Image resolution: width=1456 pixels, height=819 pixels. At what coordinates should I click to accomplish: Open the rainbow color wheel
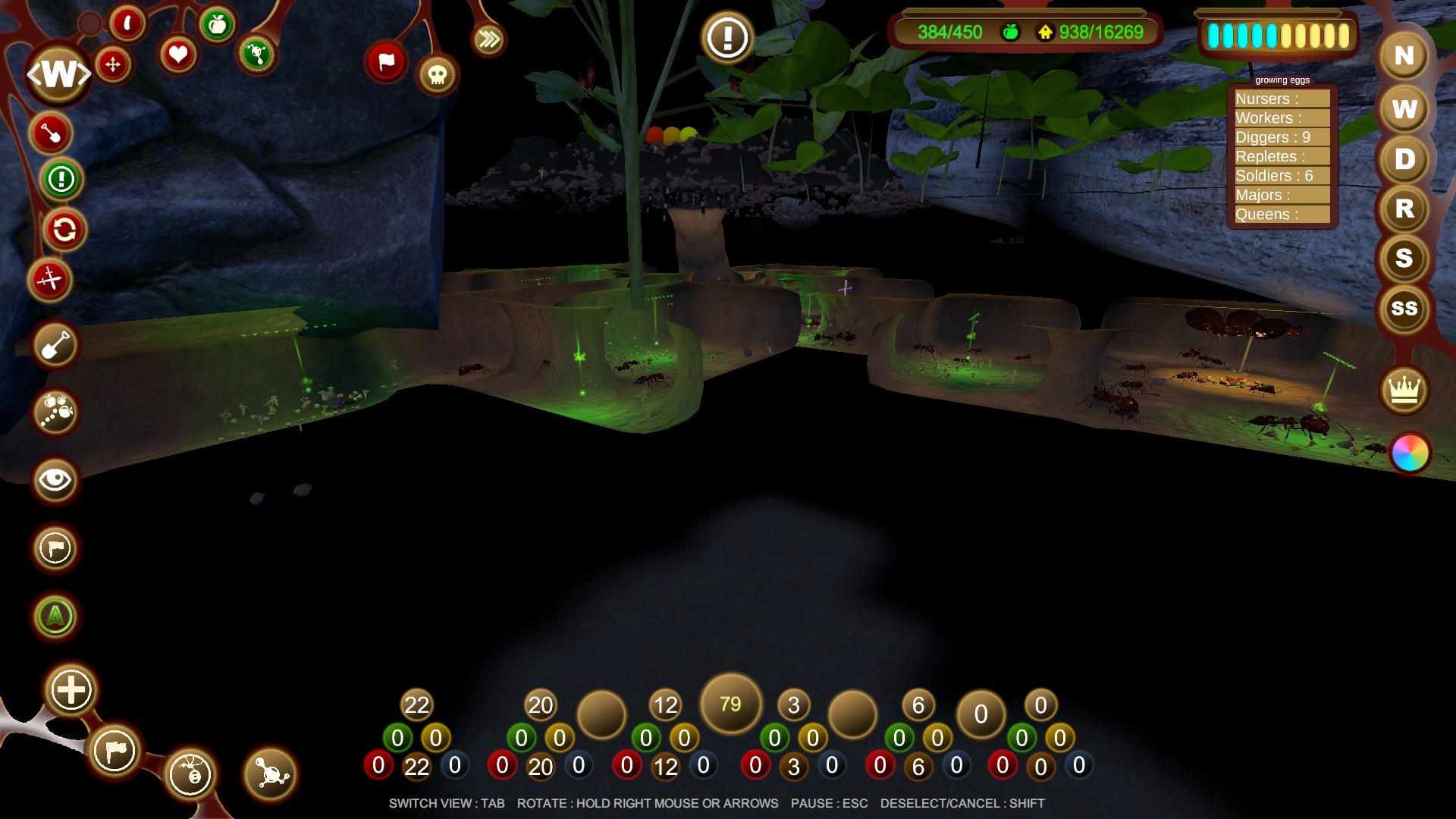(1410, 453)
